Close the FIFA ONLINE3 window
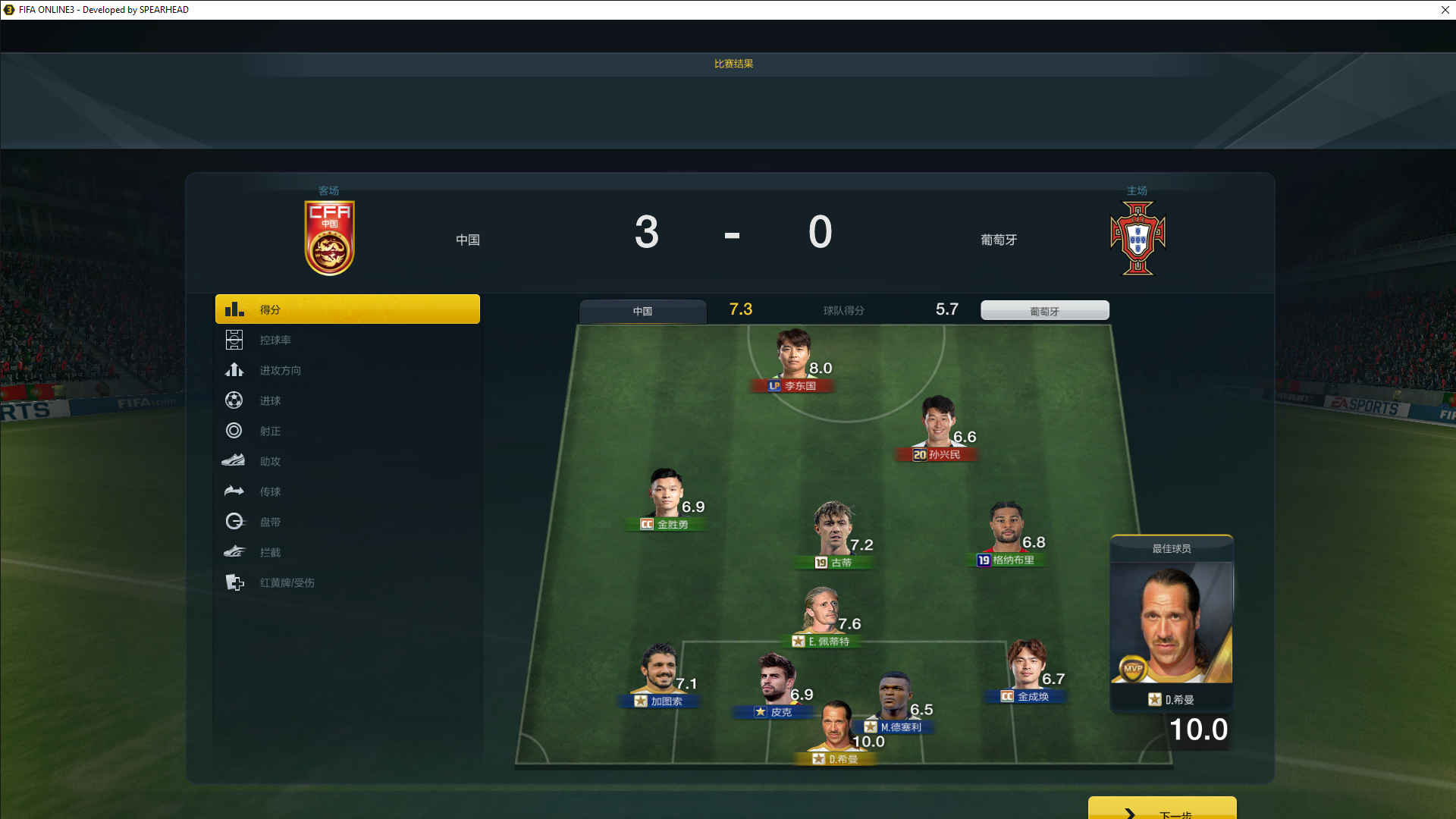This screenshot has width=1456, height=819. (1445, 10)
